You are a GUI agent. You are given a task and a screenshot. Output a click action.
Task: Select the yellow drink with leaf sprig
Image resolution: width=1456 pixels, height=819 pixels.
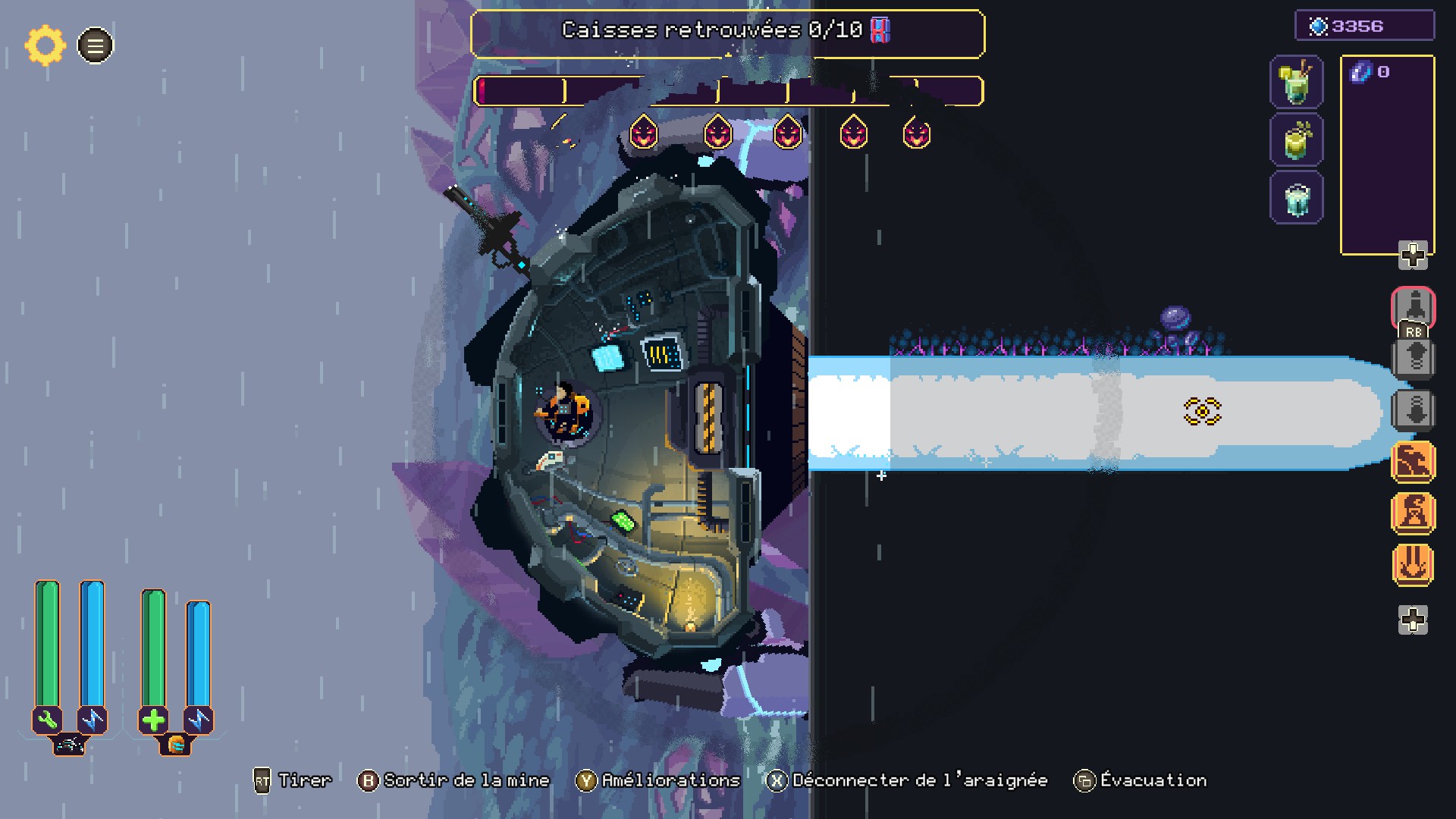[x=1296, y=140]
